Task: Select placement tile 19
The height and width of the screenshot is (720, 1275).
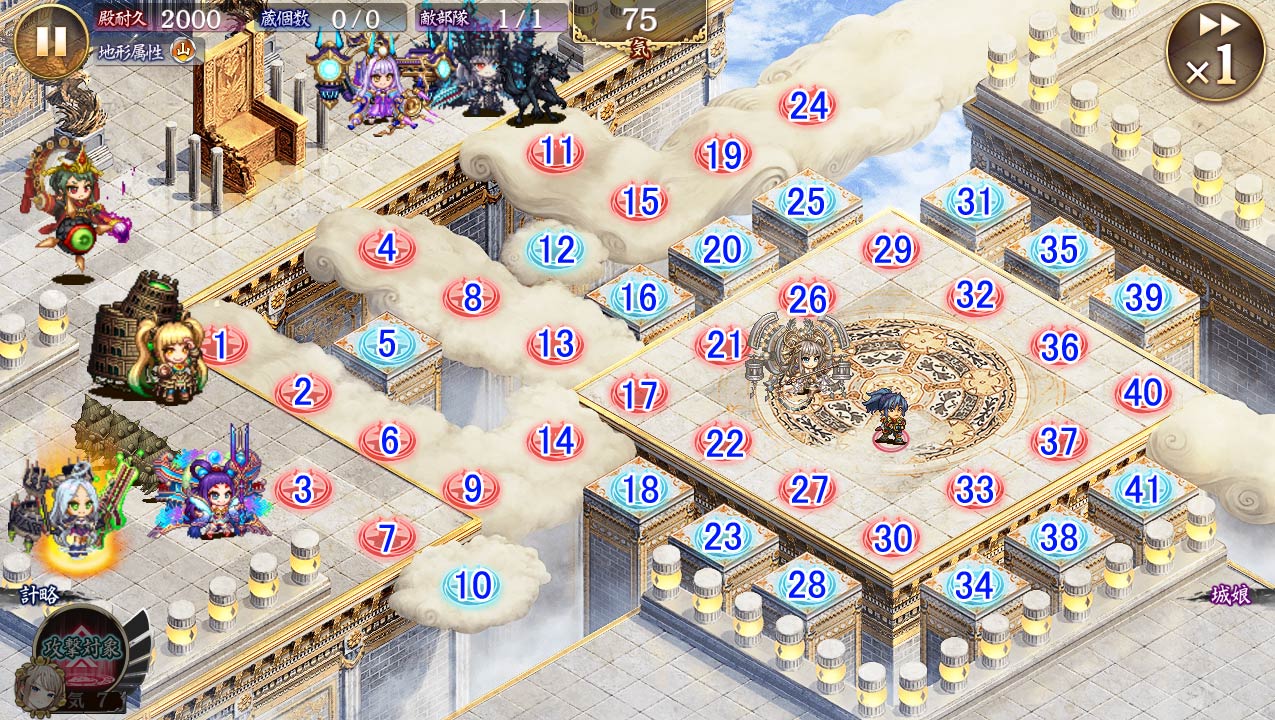Action: [x=723, y=155]
